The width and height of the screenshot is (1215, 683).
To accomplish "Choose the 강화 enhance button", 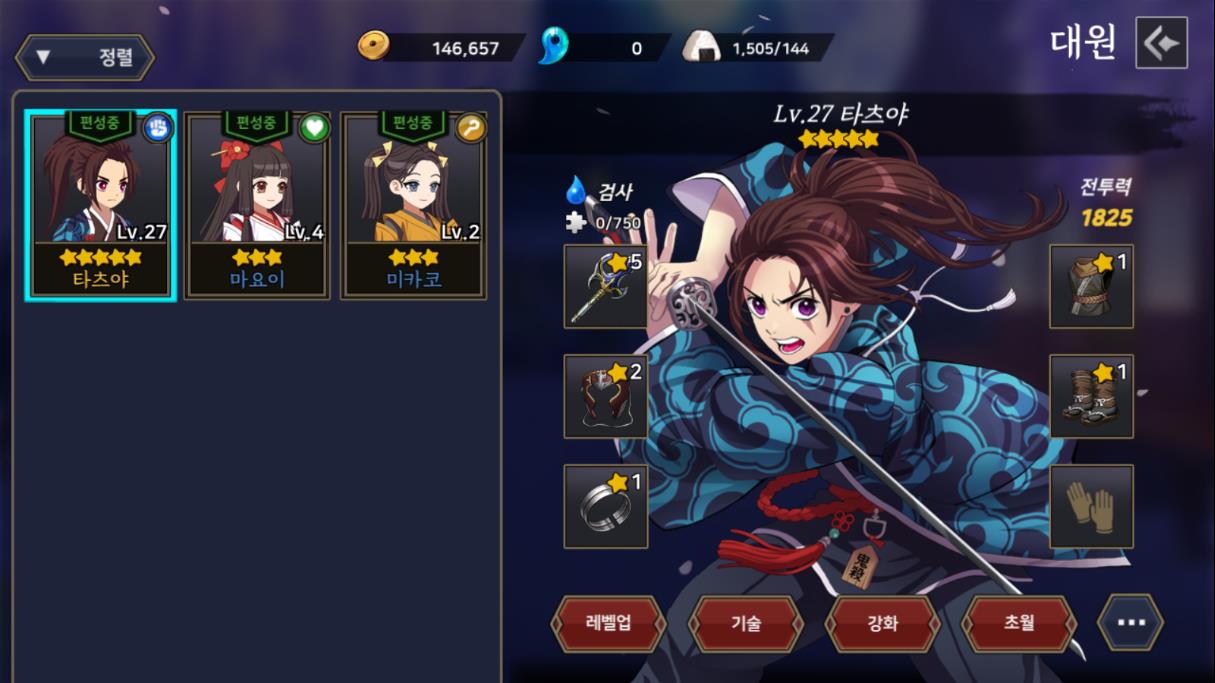I will click(882, 623).
